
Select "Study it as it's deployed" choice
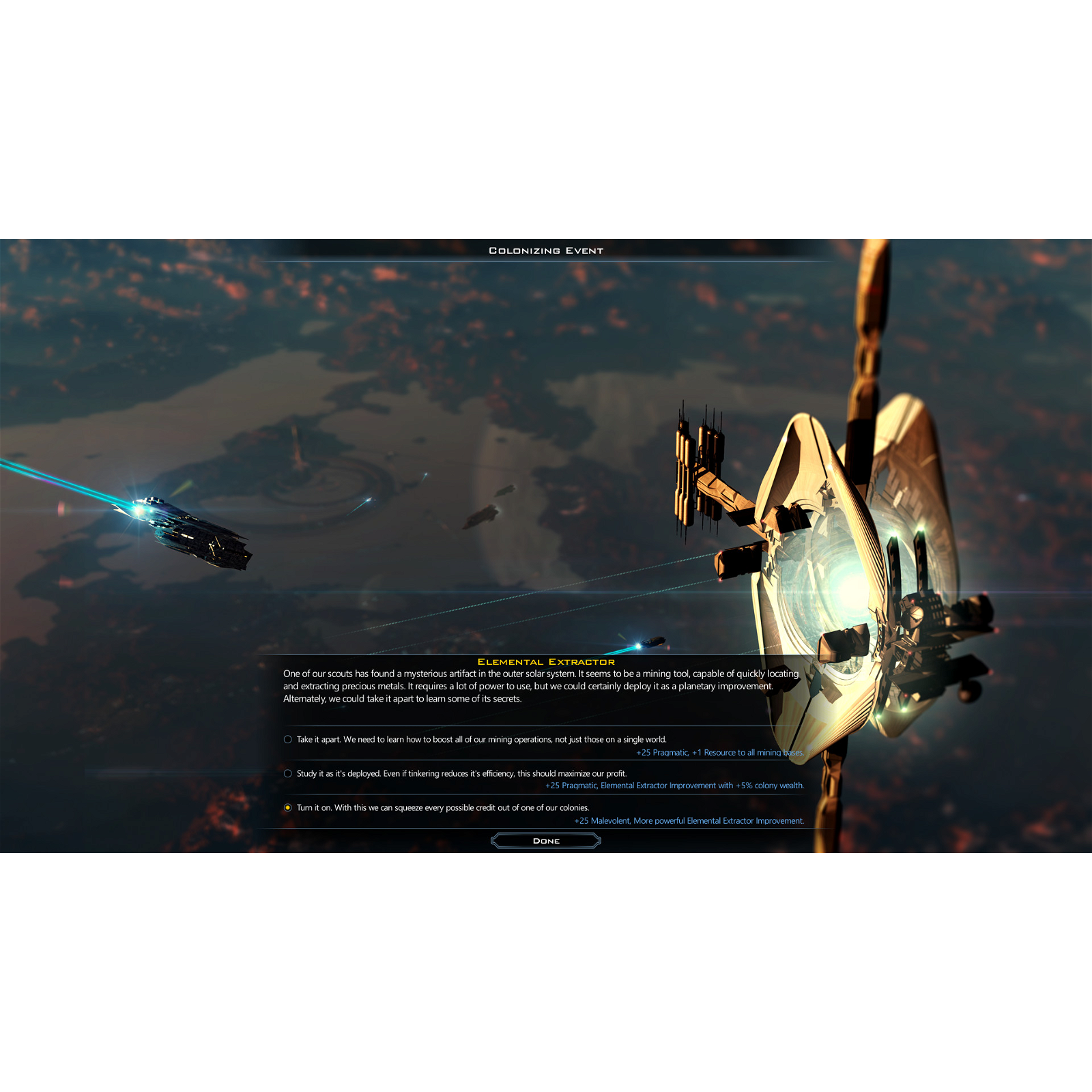288,773
